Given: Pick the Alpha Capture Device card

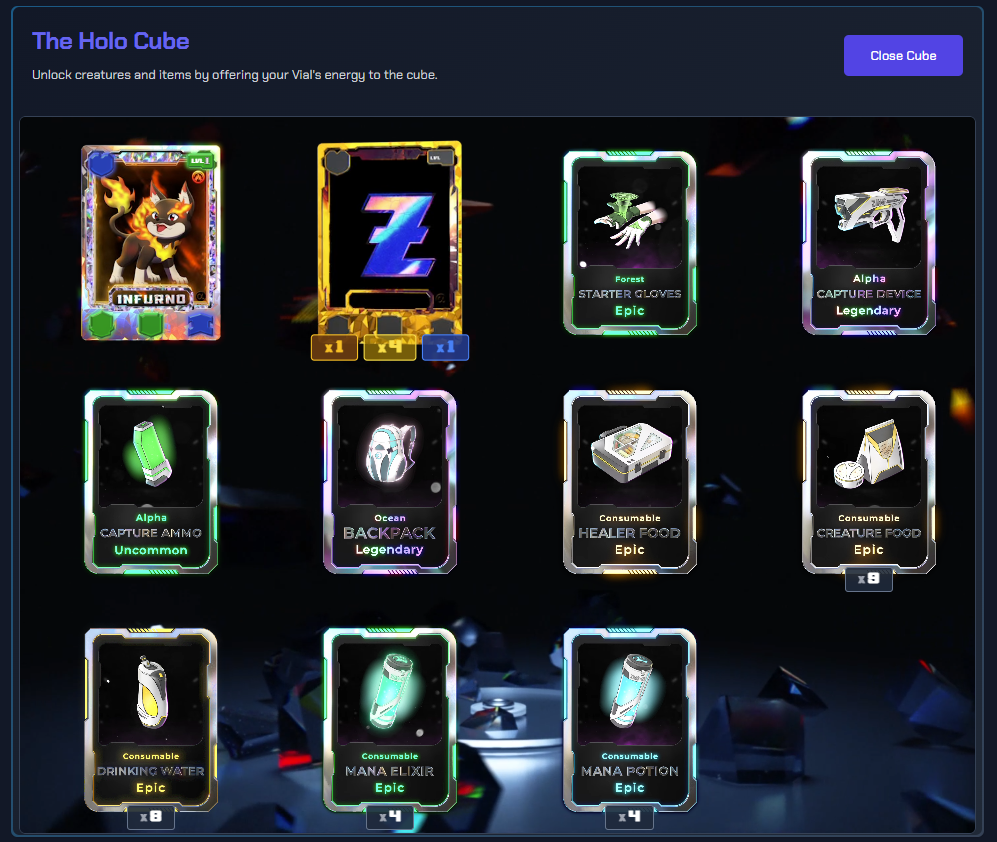Looking at the screenshot, I should tap(869, 242).
